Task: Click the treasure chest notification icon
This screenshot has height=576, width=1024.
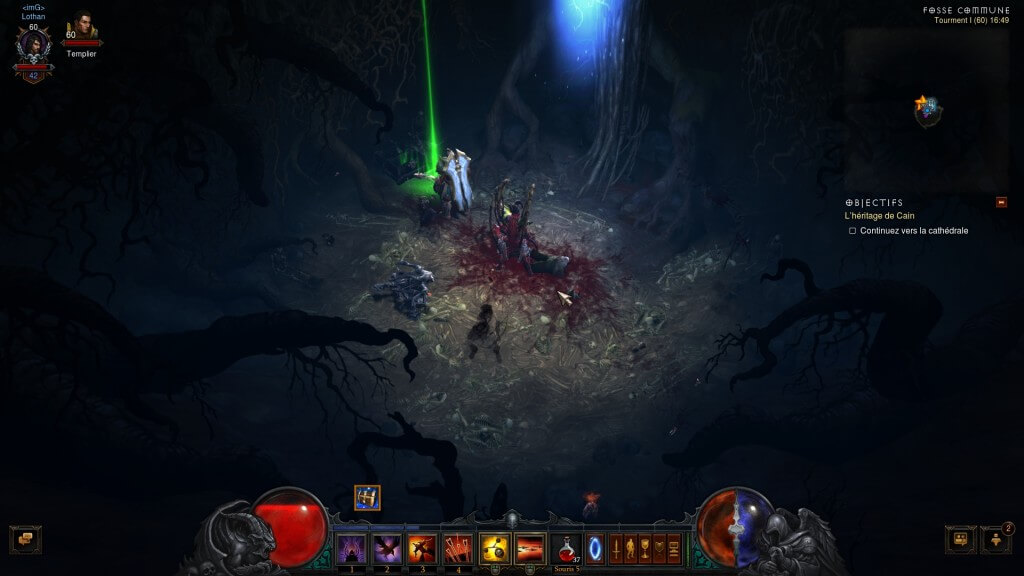Action: pos(367,497)
